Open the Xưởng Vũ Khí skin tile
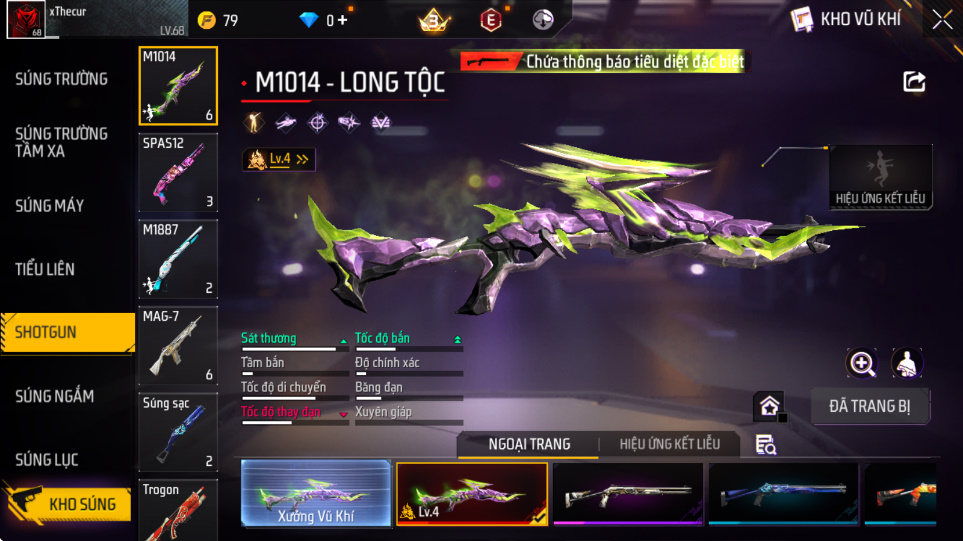 [x=316, y=494]
